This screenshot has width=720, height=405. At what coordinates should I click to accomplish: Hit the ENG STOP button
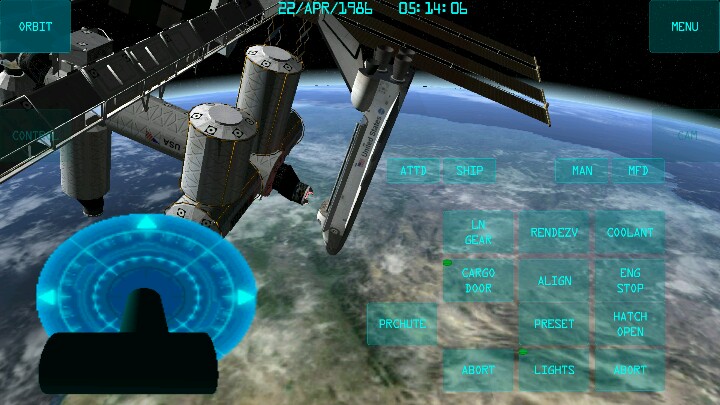630,281
